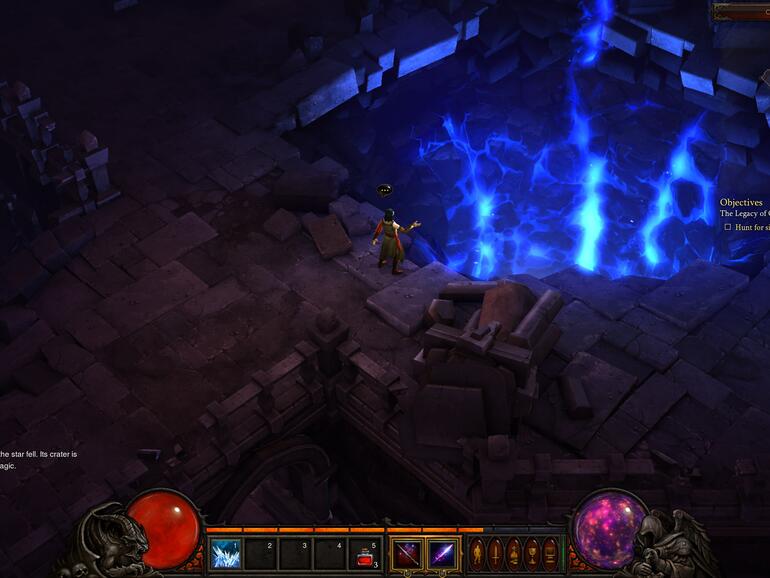The image size is (770, 578).
Task: Open the sword-shaped skills menu icon
Action: pos(495,553)
